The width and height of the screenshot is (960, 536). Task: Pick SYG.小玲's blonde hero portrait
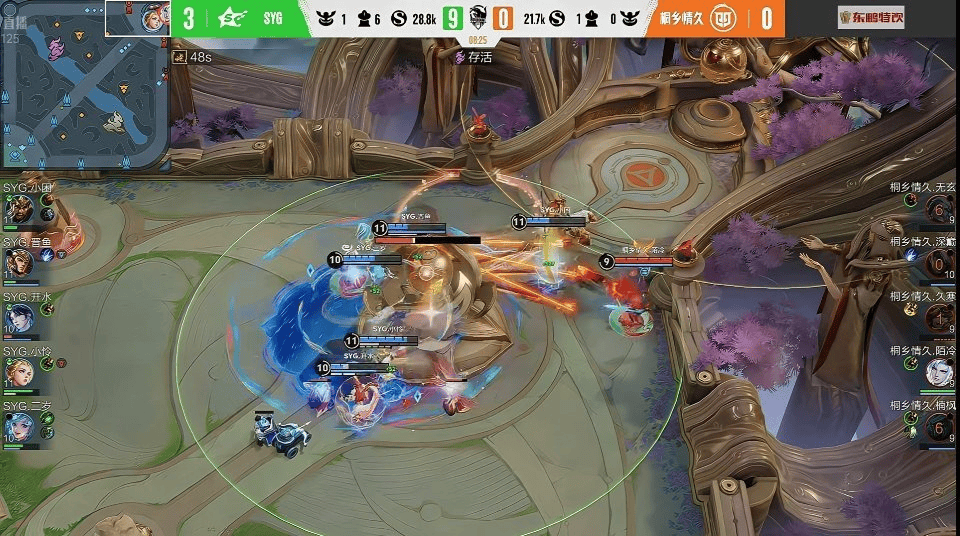[18, 373]
